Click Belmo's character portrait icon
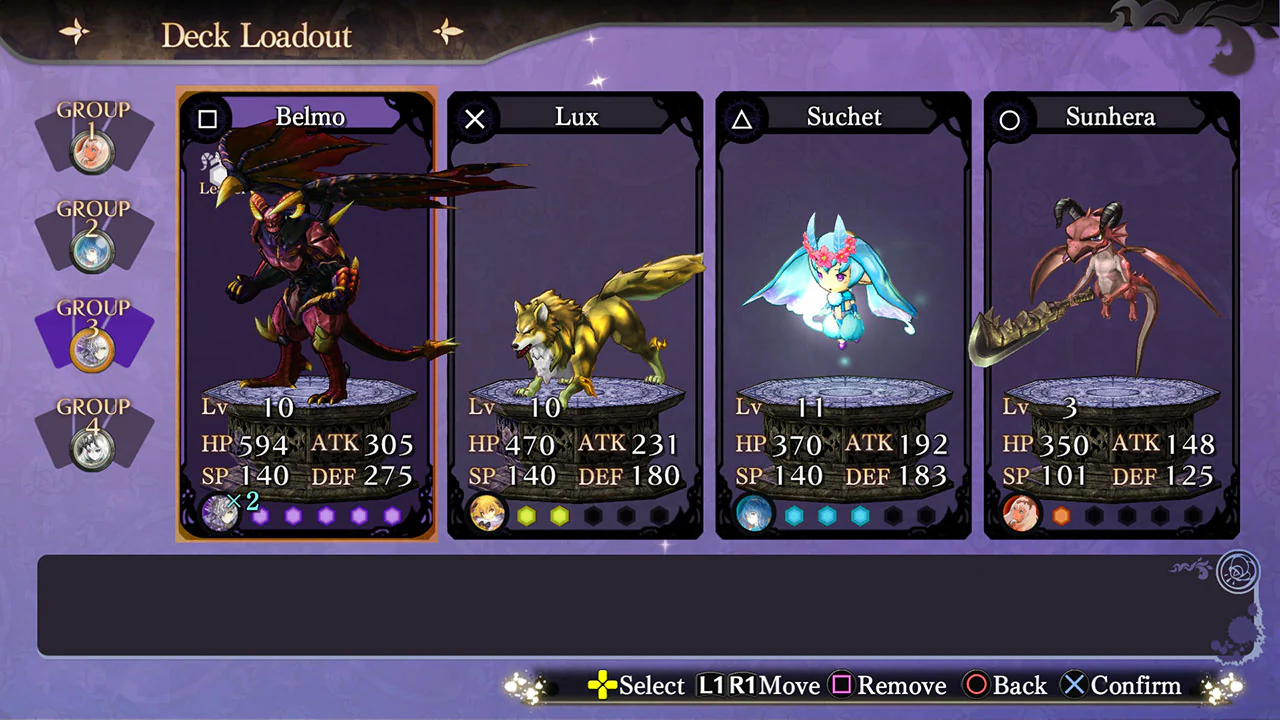 [x=220, y=513]
